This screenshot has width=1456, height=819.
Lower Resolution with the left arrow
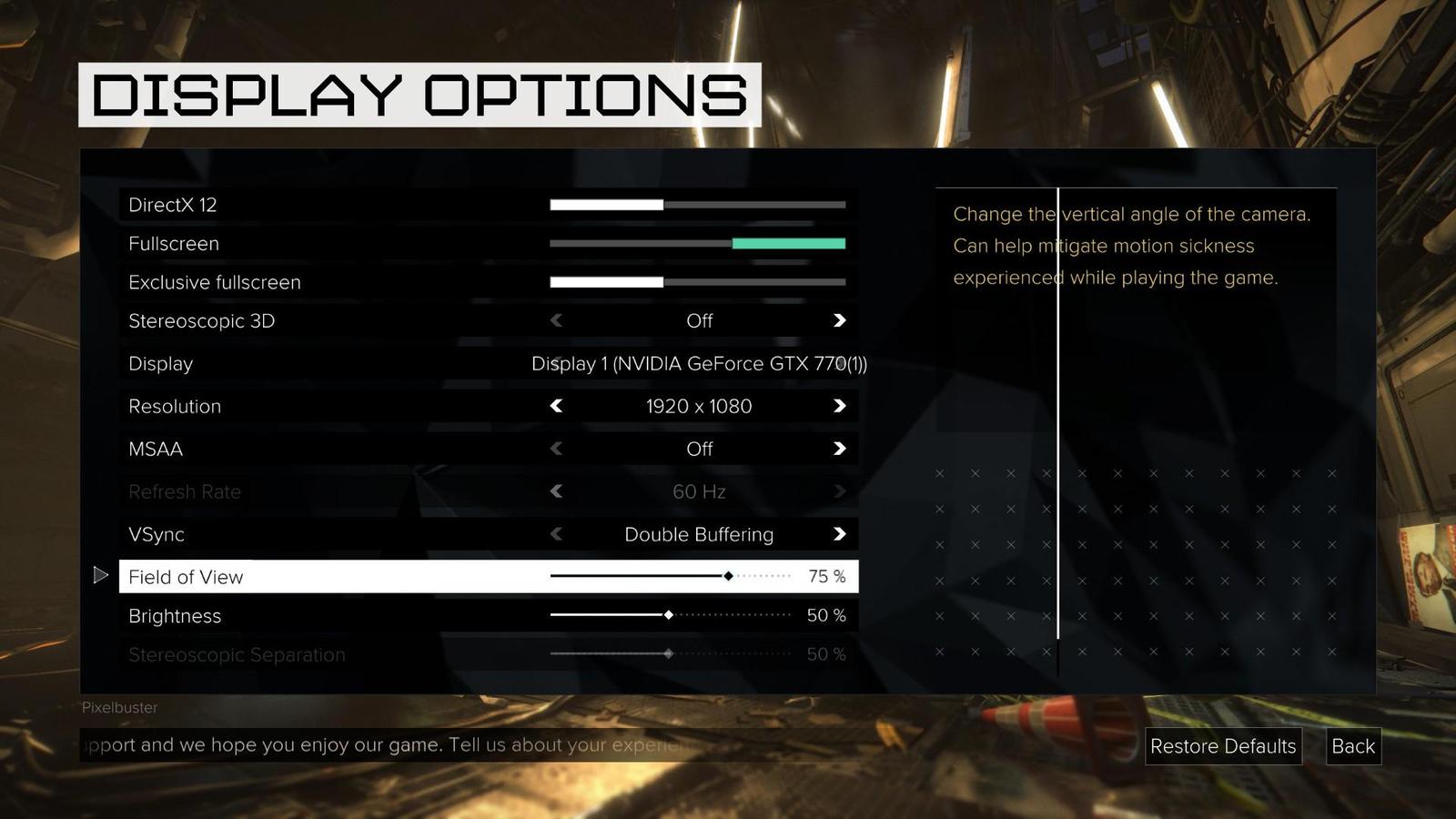557,406
